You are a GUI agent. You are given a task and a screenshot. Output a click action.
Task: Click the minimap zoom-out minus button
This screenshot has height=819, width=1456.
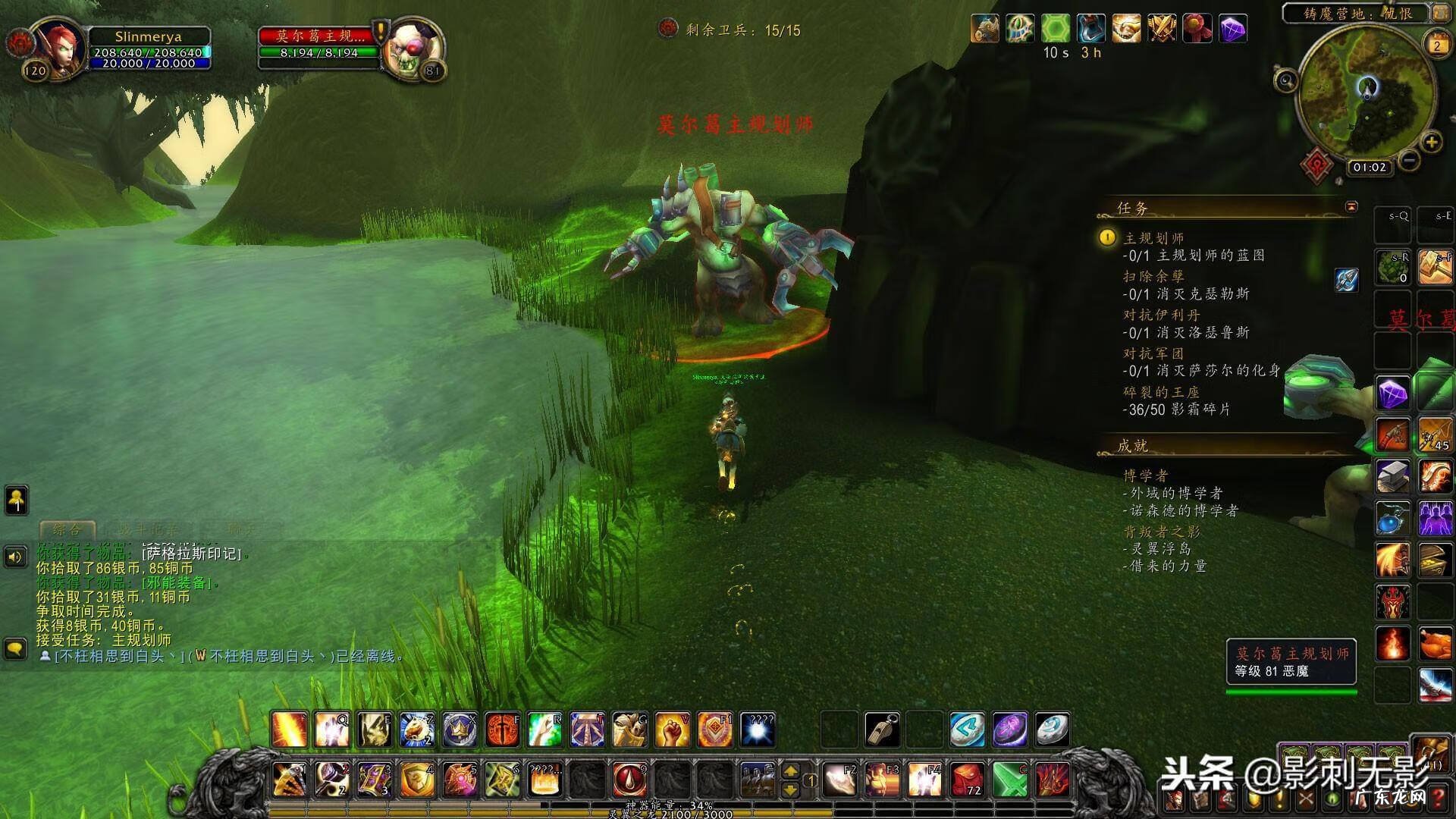(1409, 161)
